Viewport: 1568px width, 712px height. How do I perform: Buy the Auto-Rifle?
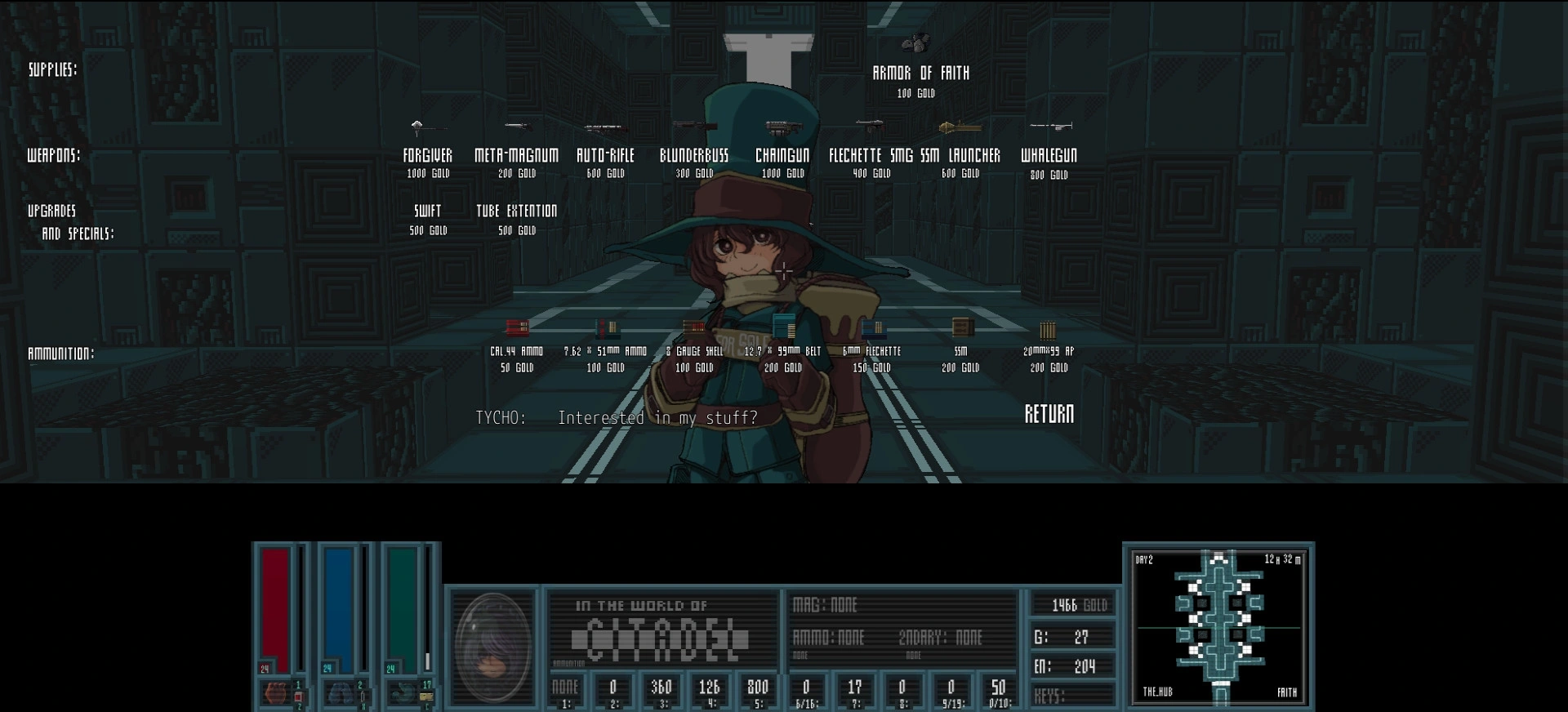pos(605,155)
